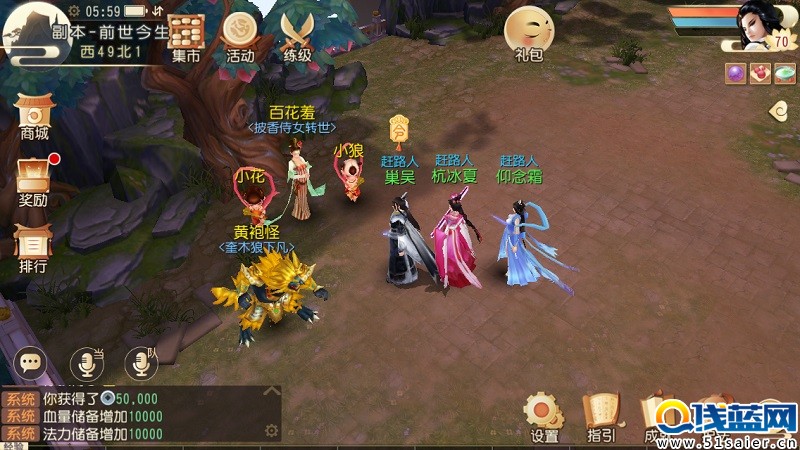Screen dimensions: 800x450
Task: Open the 活动 events menu
Action: (x=240, y=36)
